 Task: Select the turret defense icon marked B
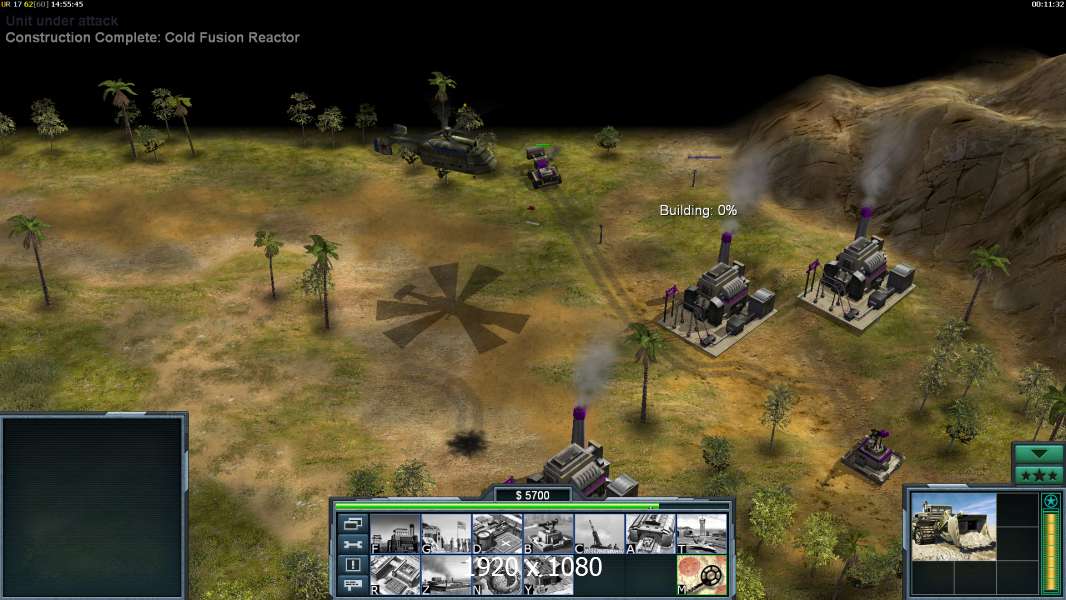[548, 533]
